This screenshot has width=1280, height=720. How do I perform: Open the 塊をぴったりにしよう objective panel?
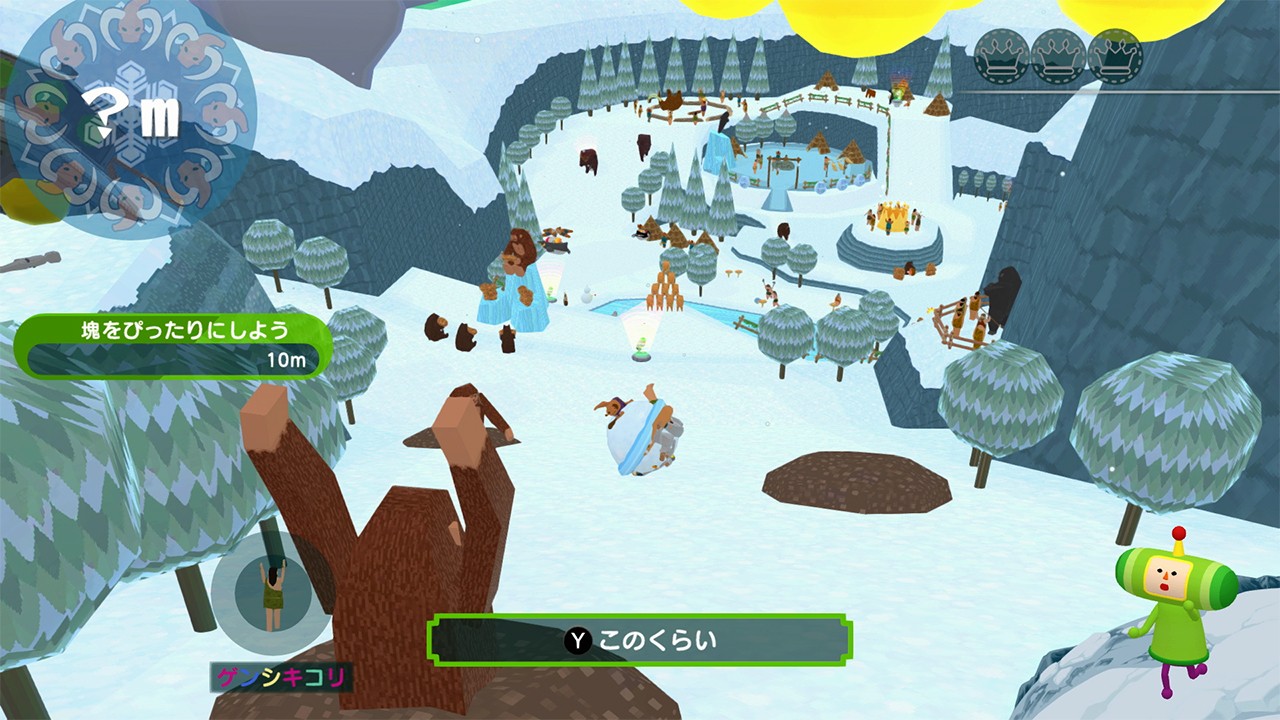pos(172,345)
